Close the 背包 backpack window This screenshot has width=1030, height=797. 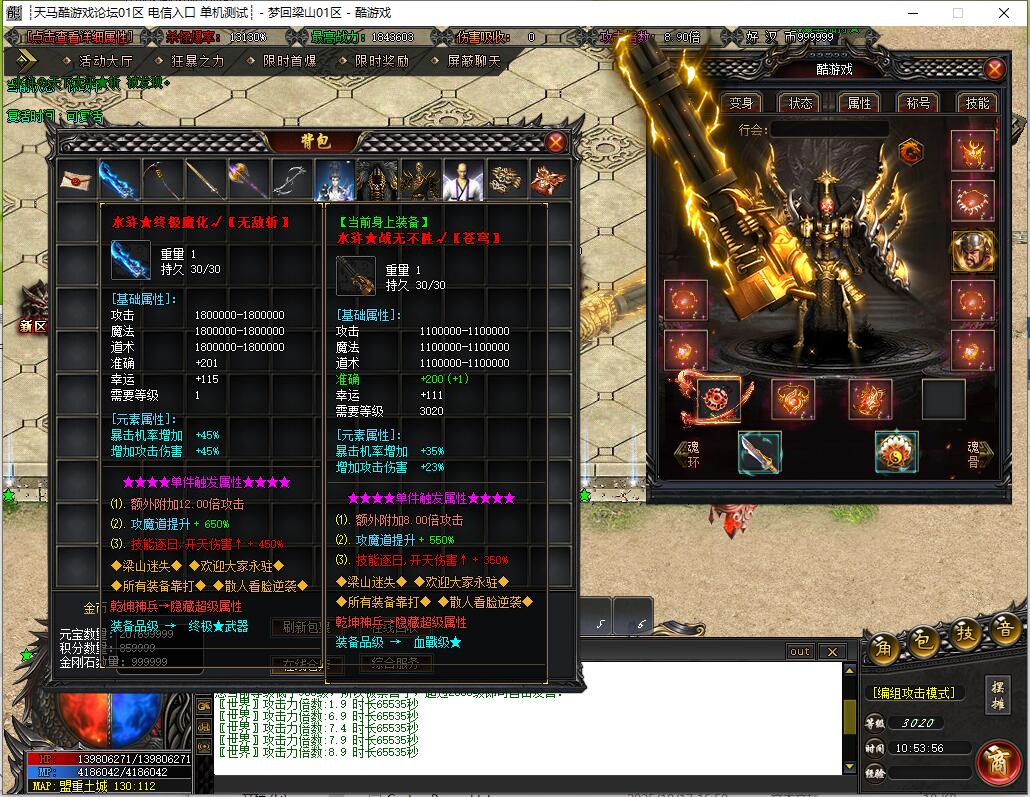pyautogui.click(x=556, y=142)
